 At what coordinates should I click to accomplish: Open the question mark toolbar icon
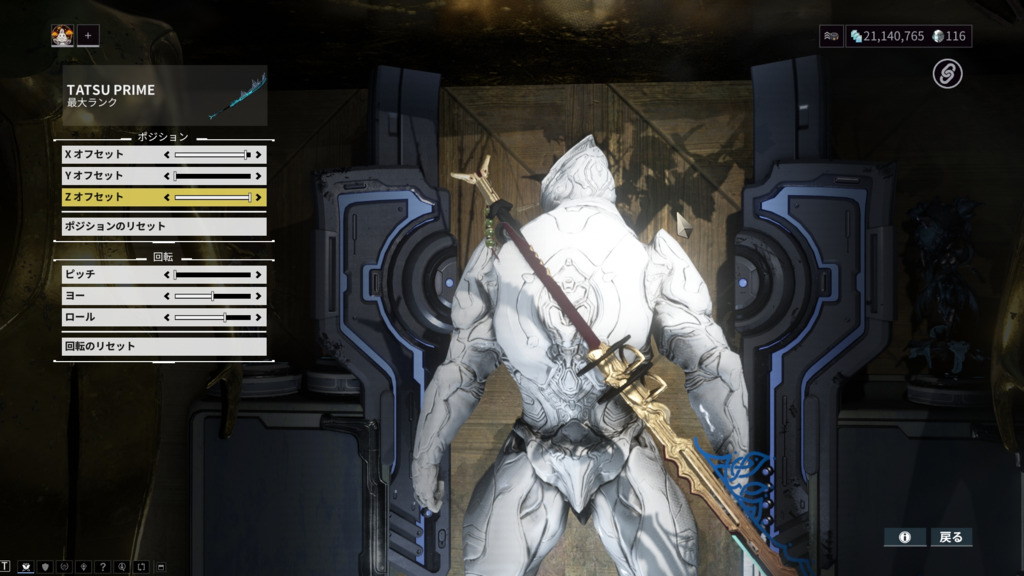click(x=101, y=567)
